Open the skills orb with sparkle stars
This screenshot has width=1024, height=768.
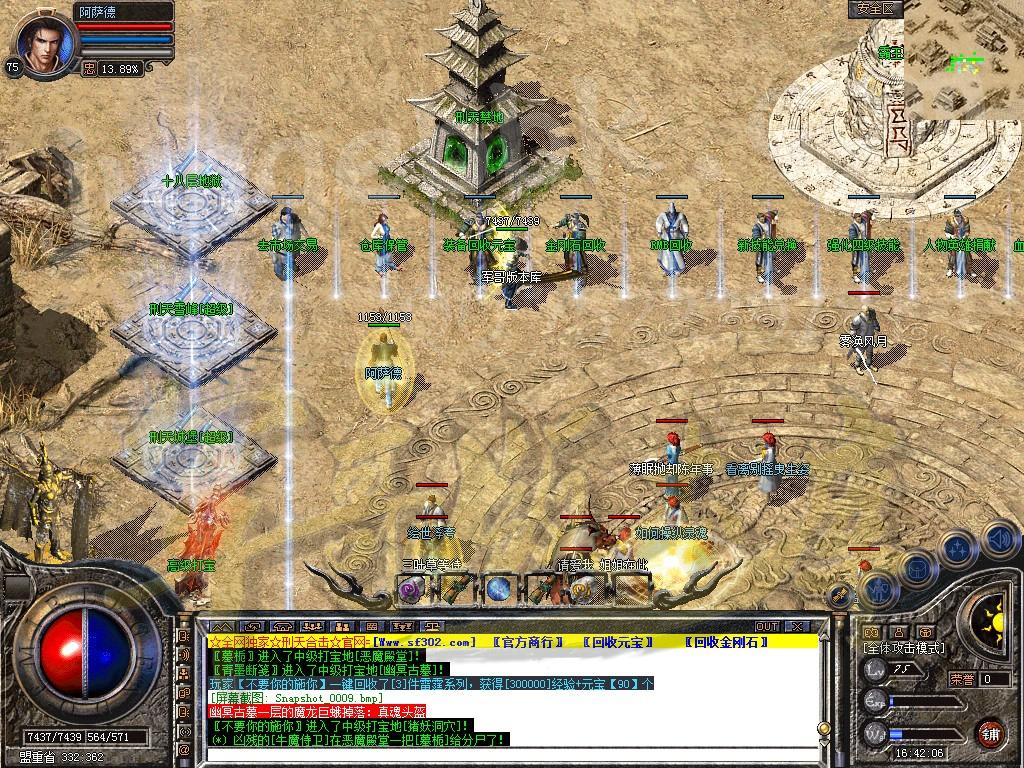[957, 549]
